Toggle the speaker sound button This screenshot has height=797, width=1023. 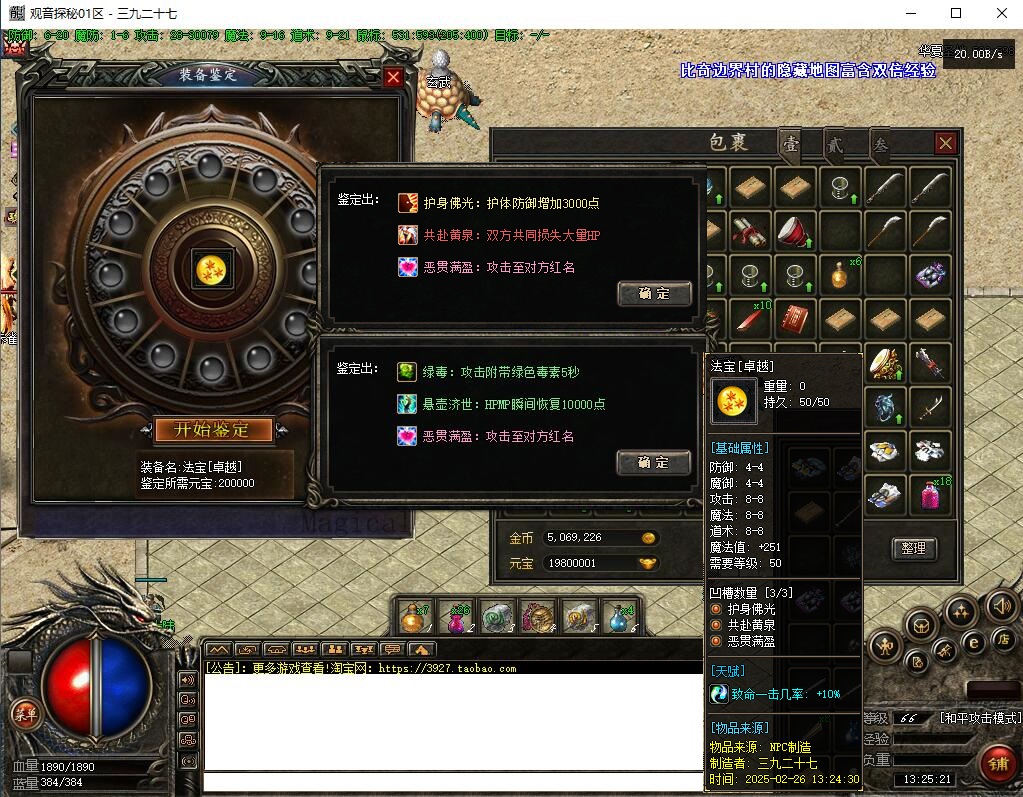(1001, 606)
